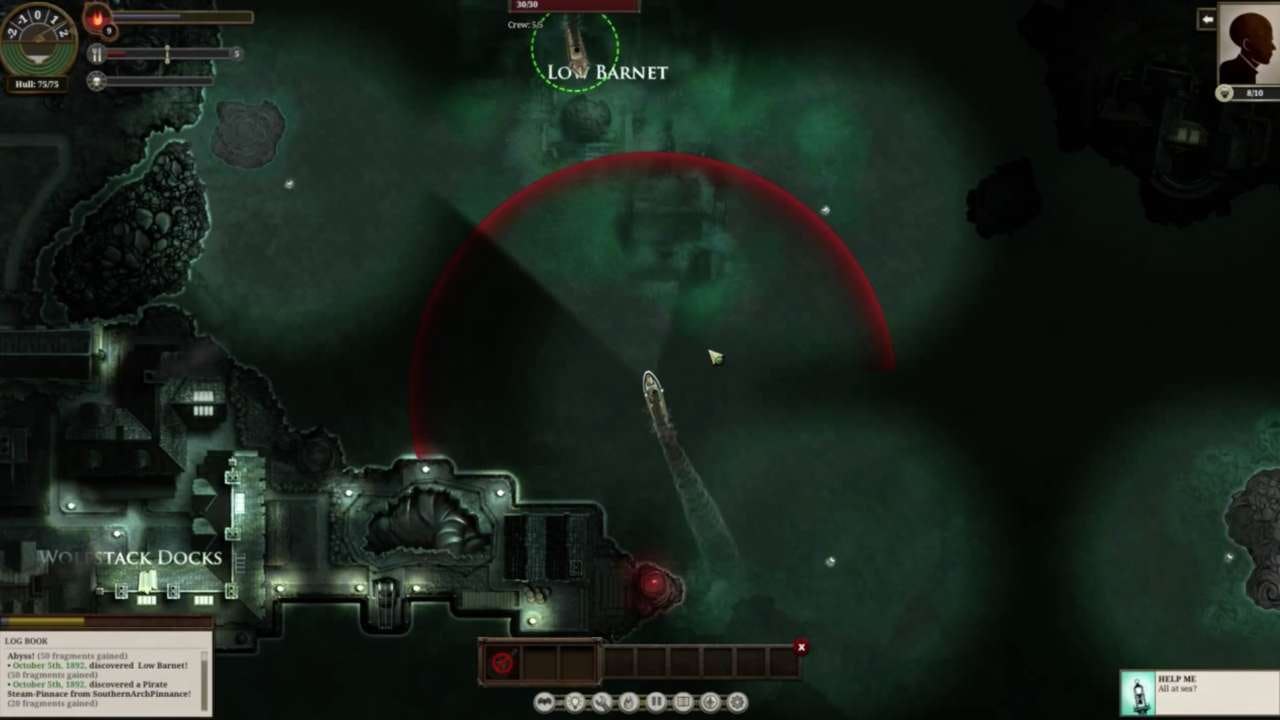Toggle the ship's lamp
Viewport: 1280px width, 720px height.
(x=575, y=703)
